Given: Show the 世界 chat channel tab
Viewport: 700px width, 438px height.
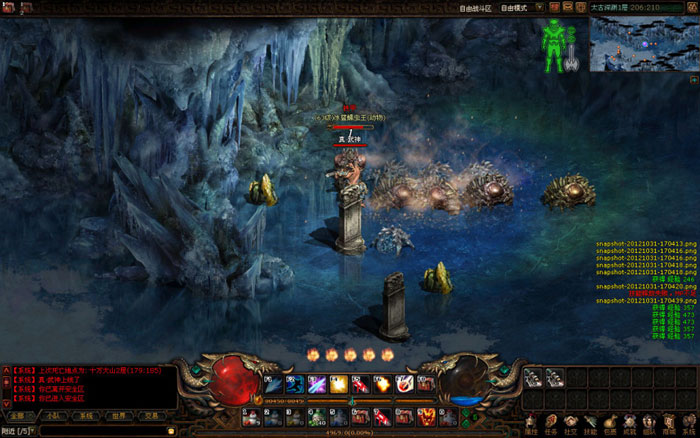Looking at the screenshot, I should point(119,415).
